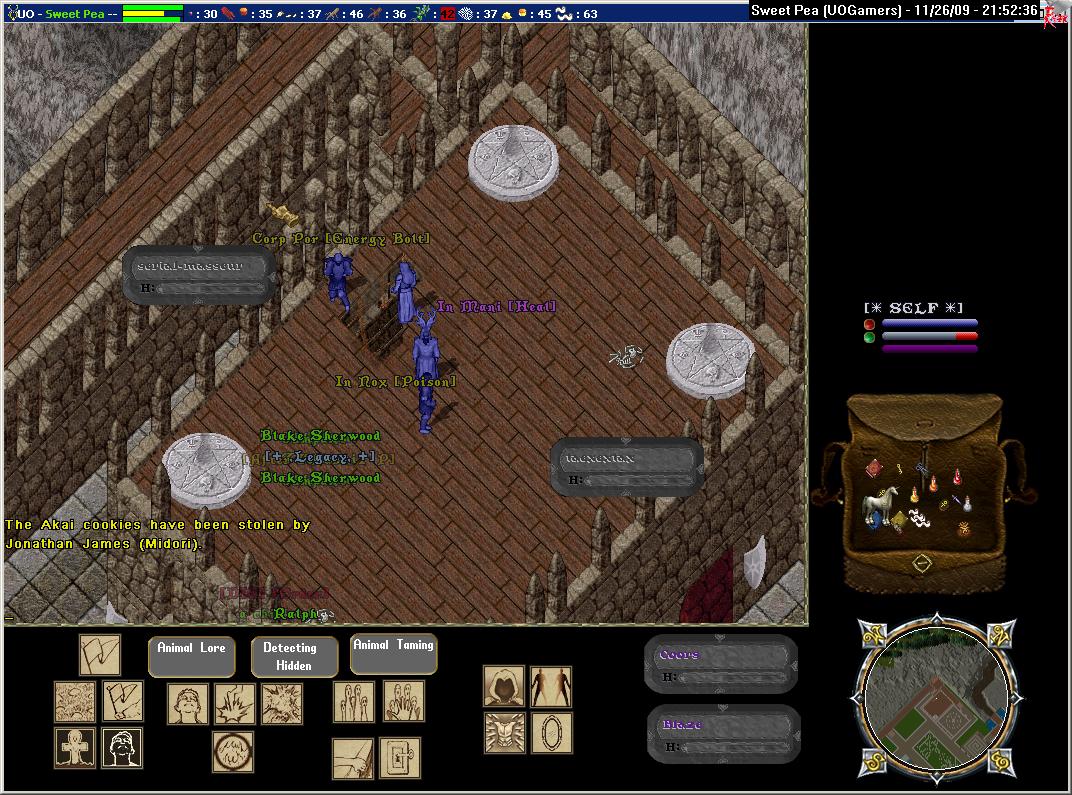Cast the fiery circle spell icon
The width and height of the screenshot is (1072, 795).
pos(232,751)
